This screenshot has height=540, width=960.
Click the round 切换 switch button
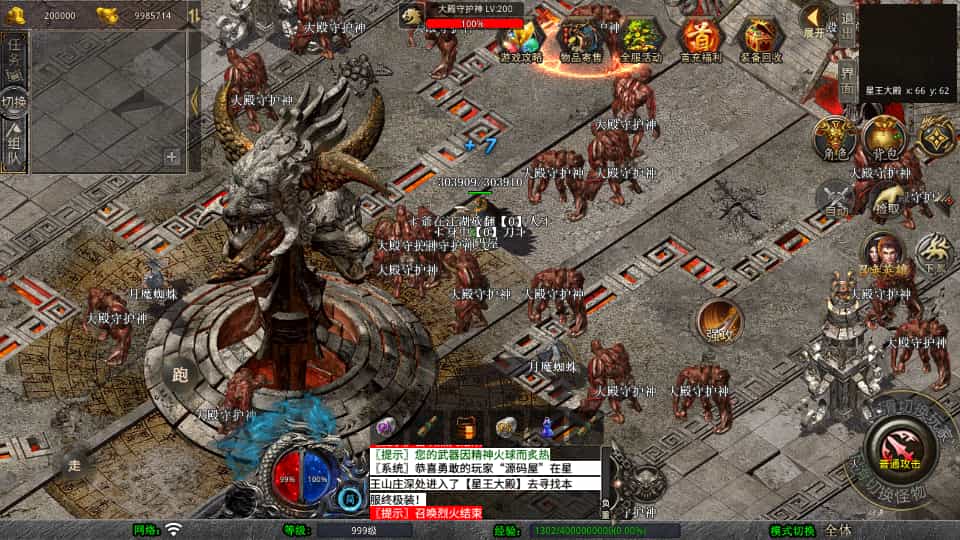[x=14, y=101]
